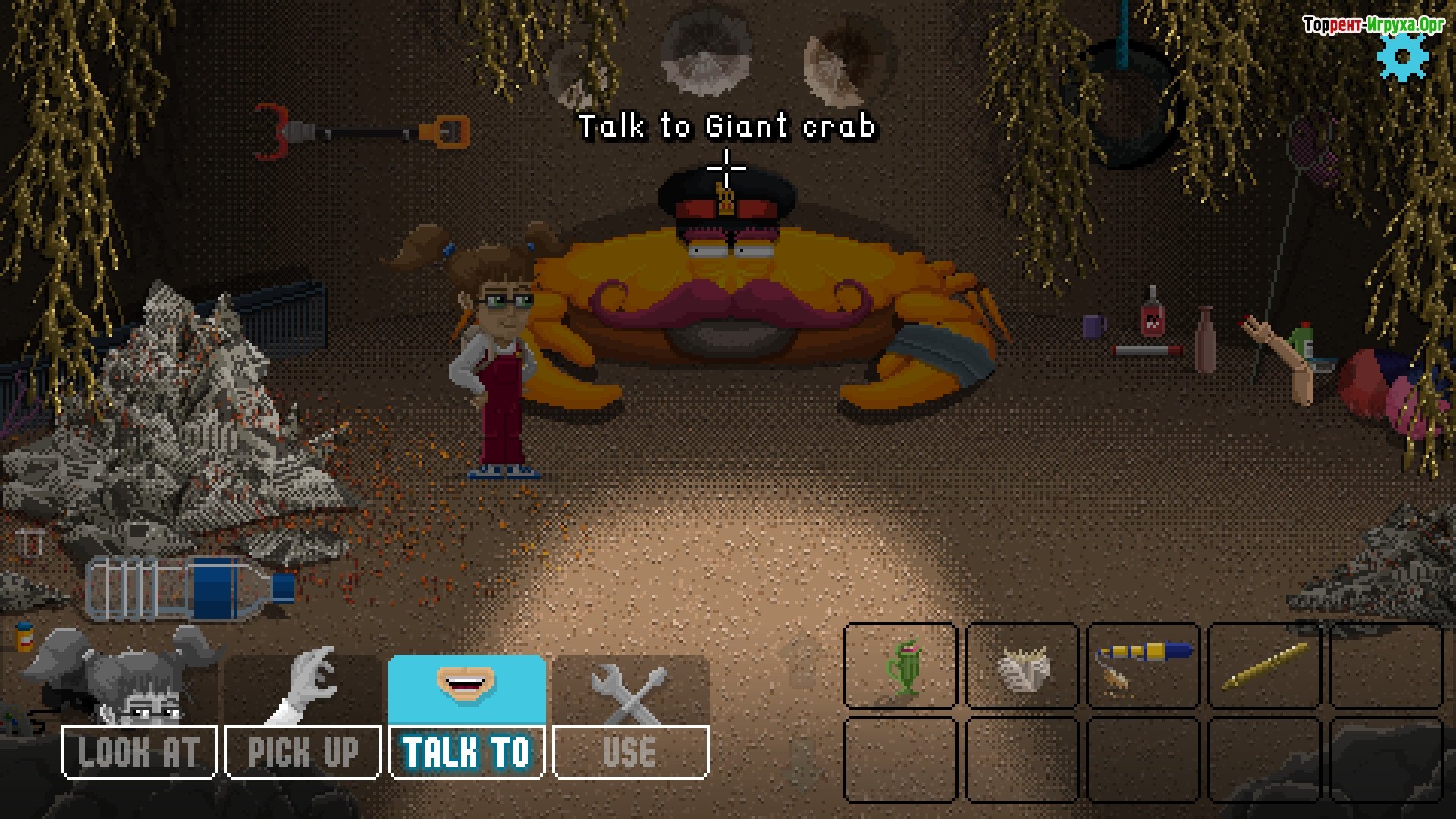Pick the crumpled white paper bag item
The width and height of the screenshot is (1456, 819).
point(1022,667)
